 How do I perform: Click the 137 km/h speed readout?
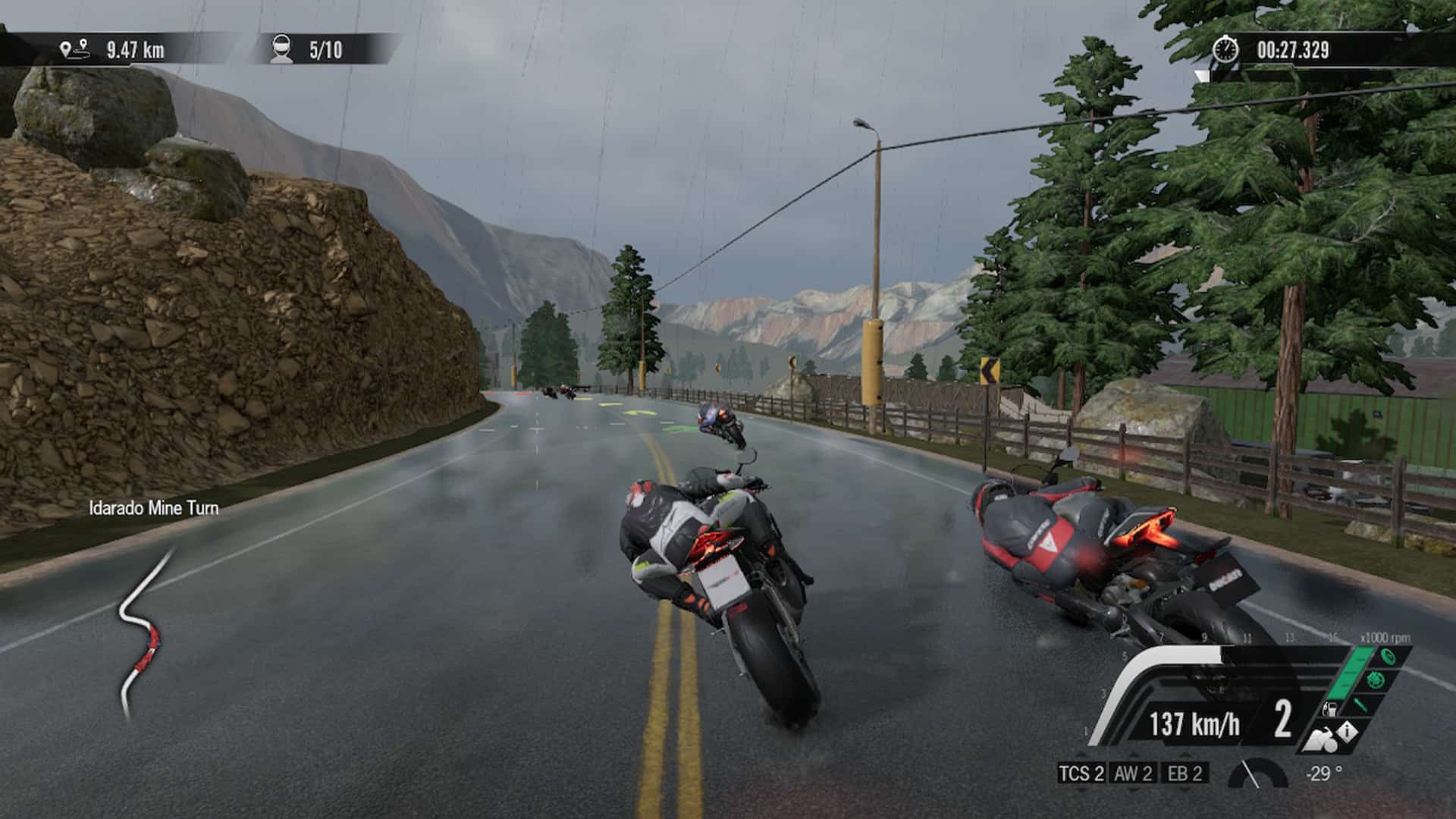(1196, 724)
